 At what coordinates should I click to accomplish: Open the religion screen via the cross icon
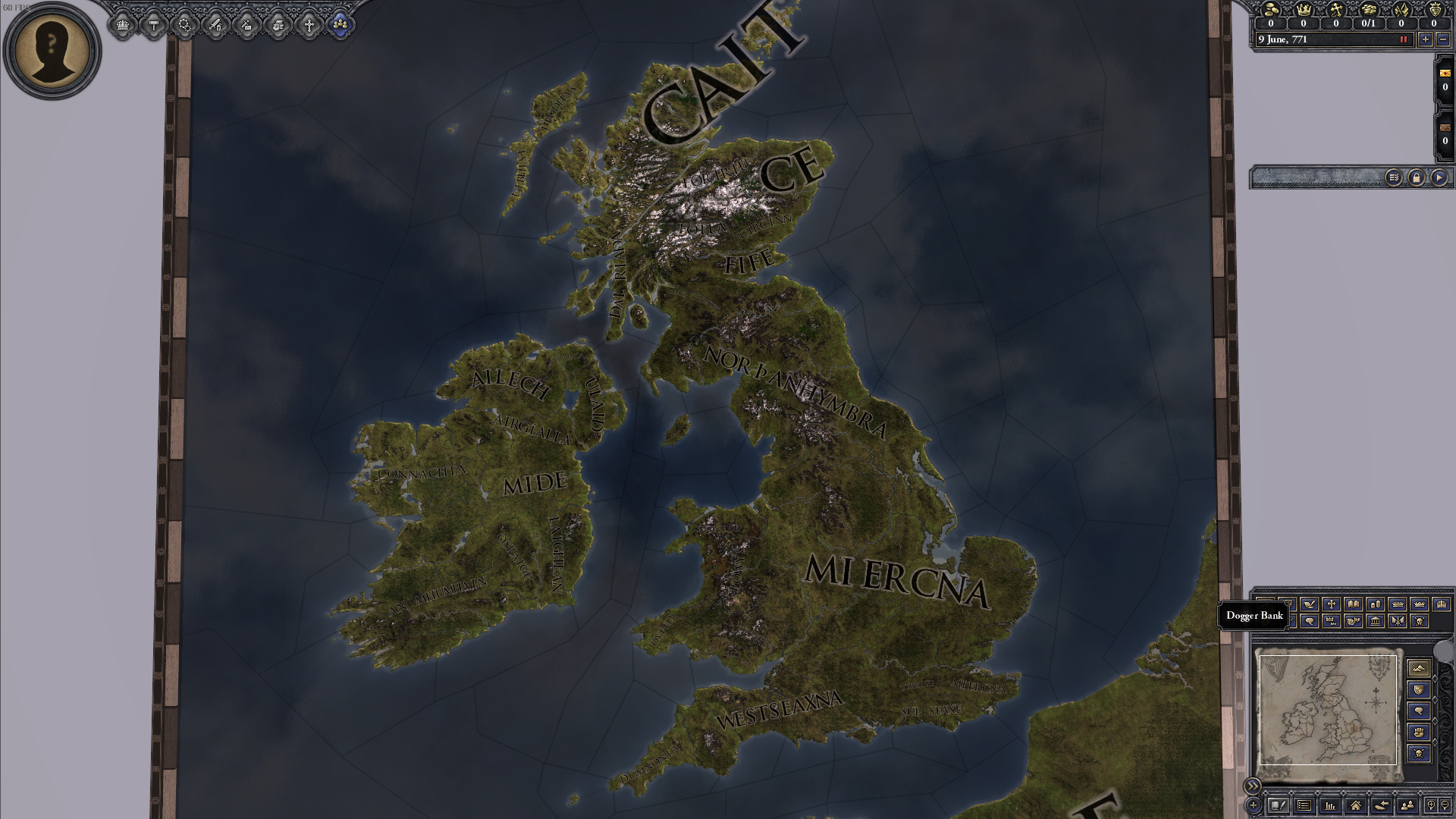click(309, 24)
